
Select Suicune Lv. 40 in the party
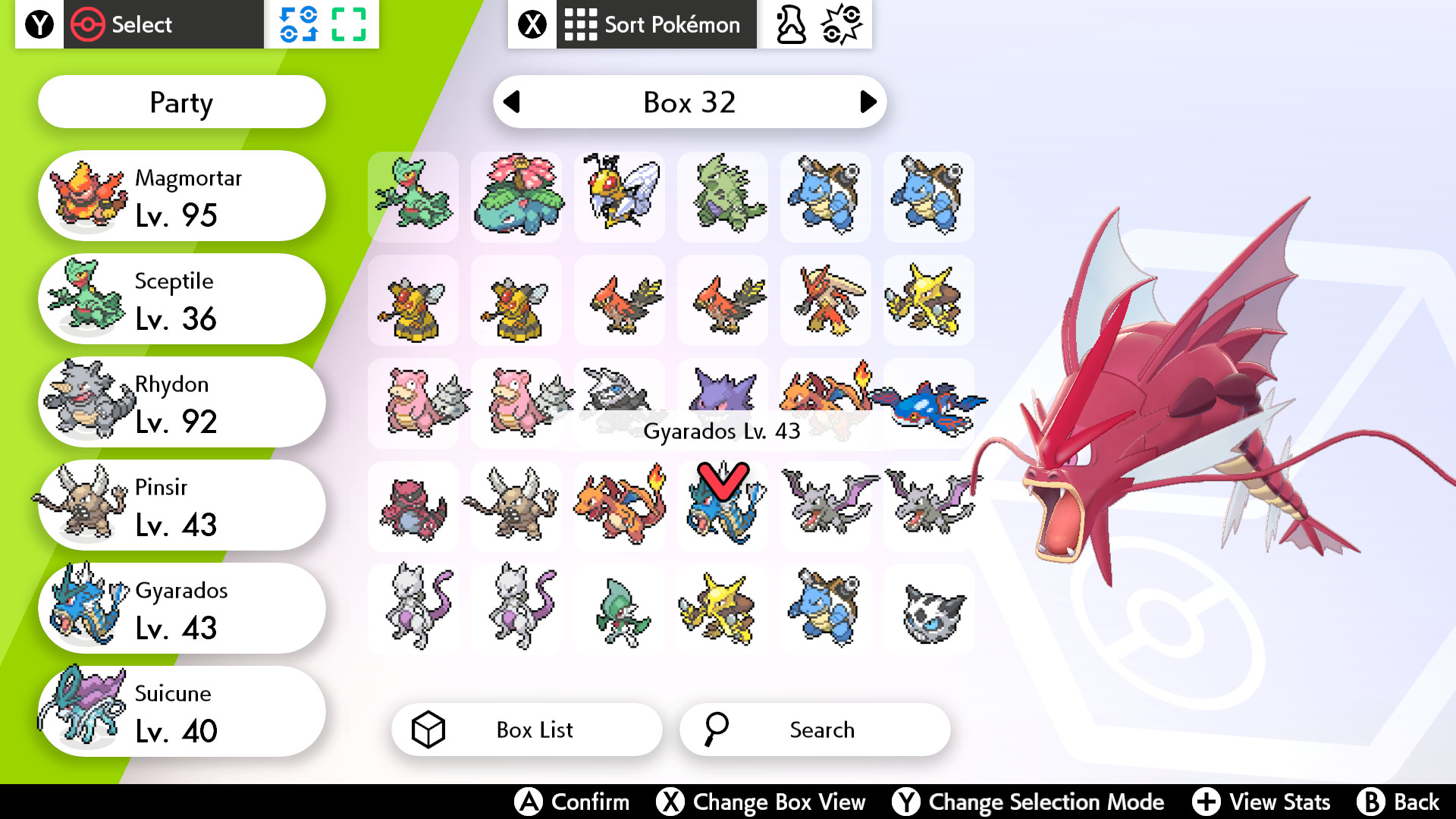click(181, 711)
